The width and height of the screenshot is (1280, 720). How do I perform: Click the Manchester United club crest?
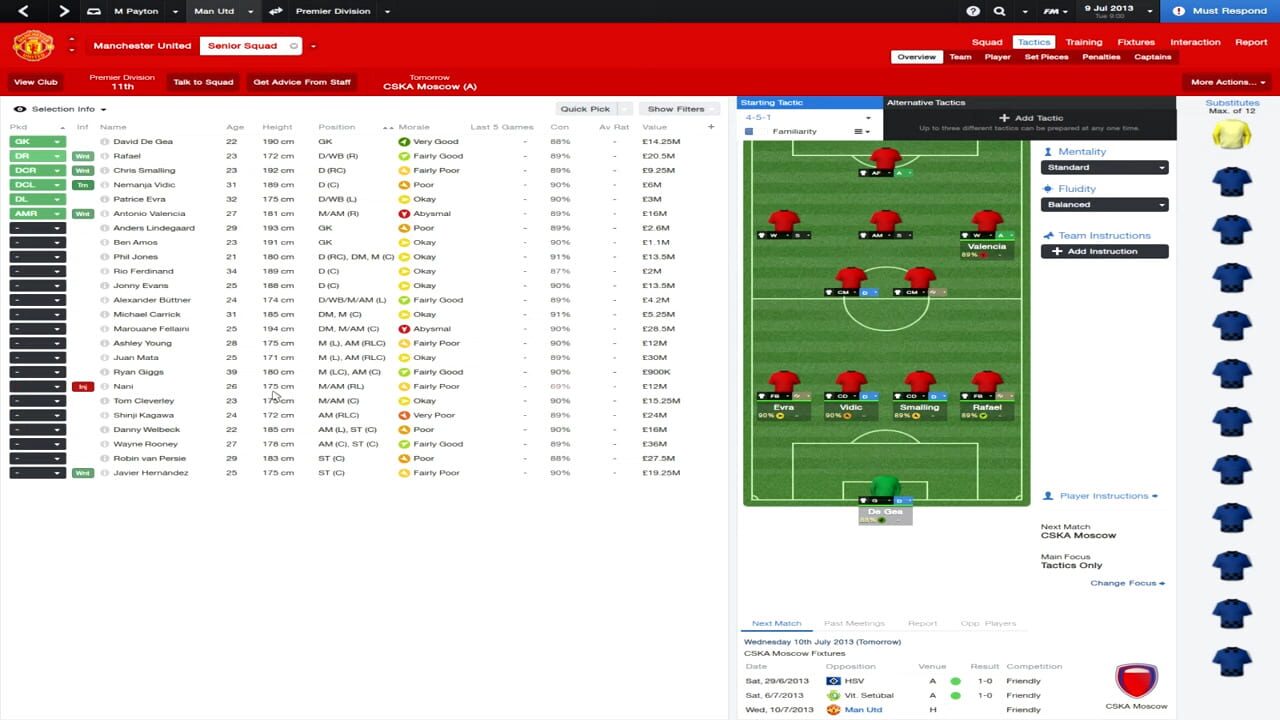click(x=33, y=47)
